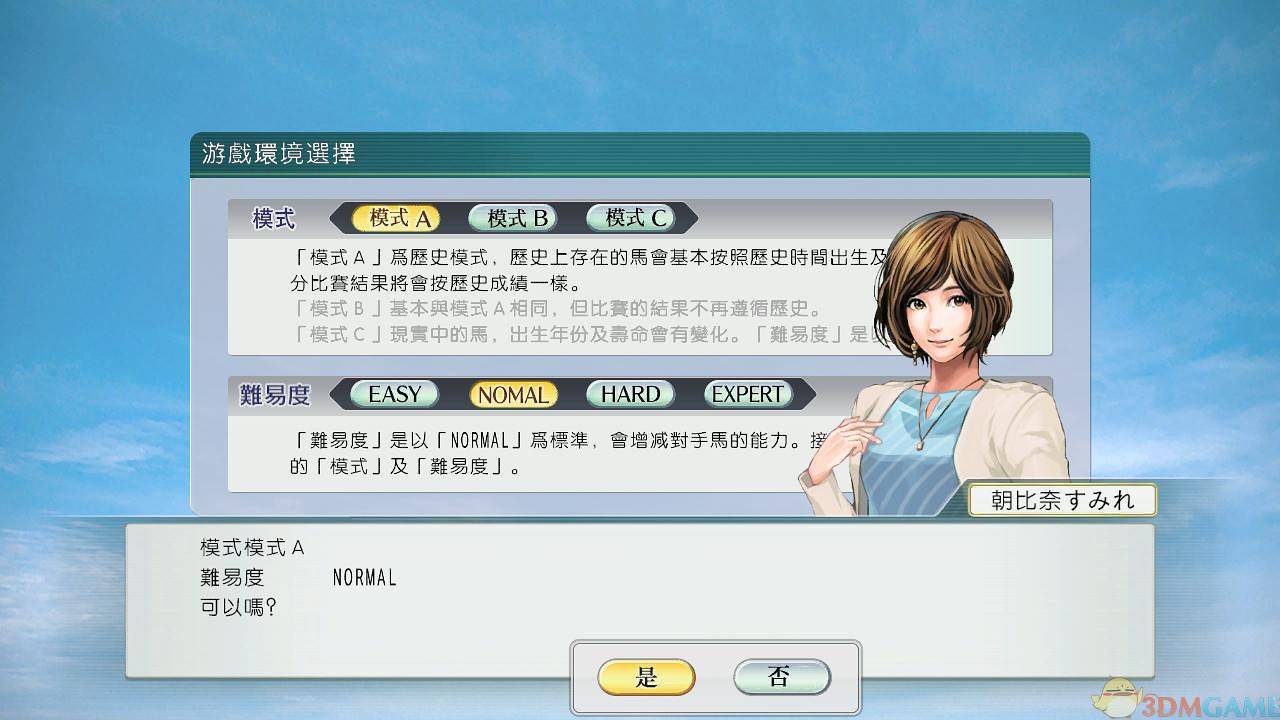Click the NORMAL text in dialog summary

pyautogui.click(x=364, y=577)
